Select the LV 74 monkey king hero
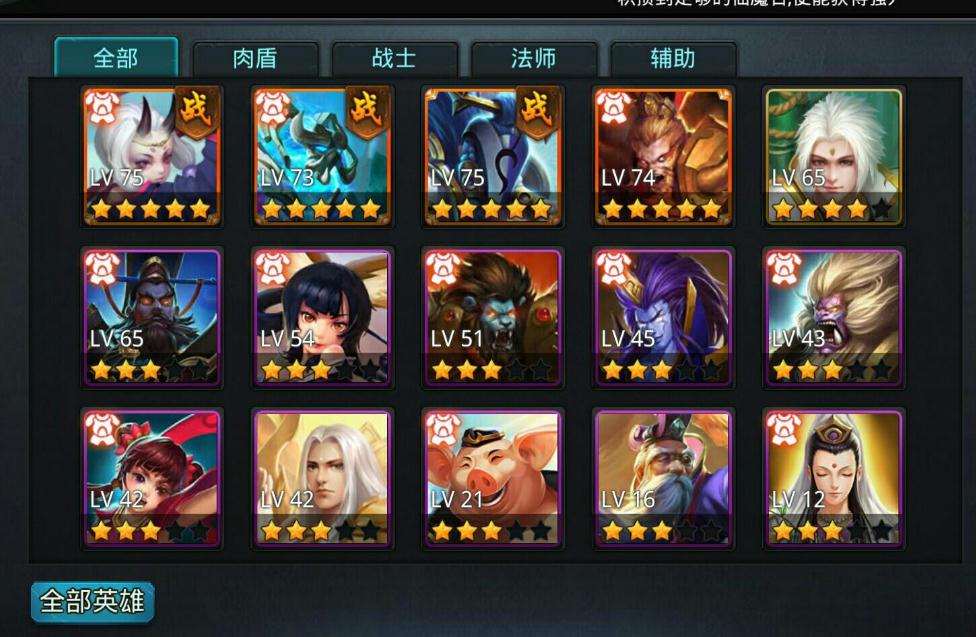976x637 pixels. pos(663,156)
